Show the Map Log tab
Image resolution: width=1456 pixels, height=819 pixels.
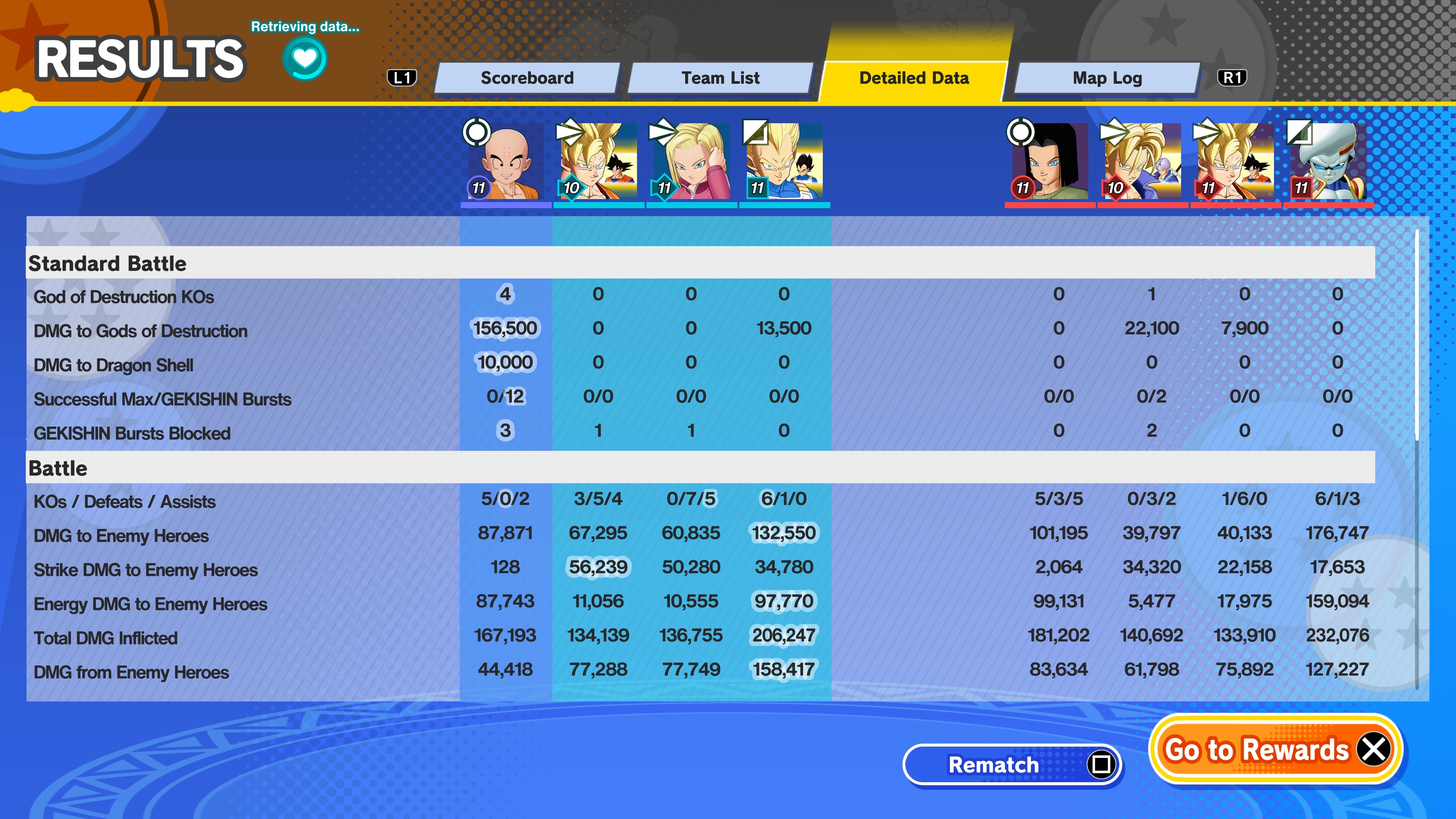point(1107,78)
